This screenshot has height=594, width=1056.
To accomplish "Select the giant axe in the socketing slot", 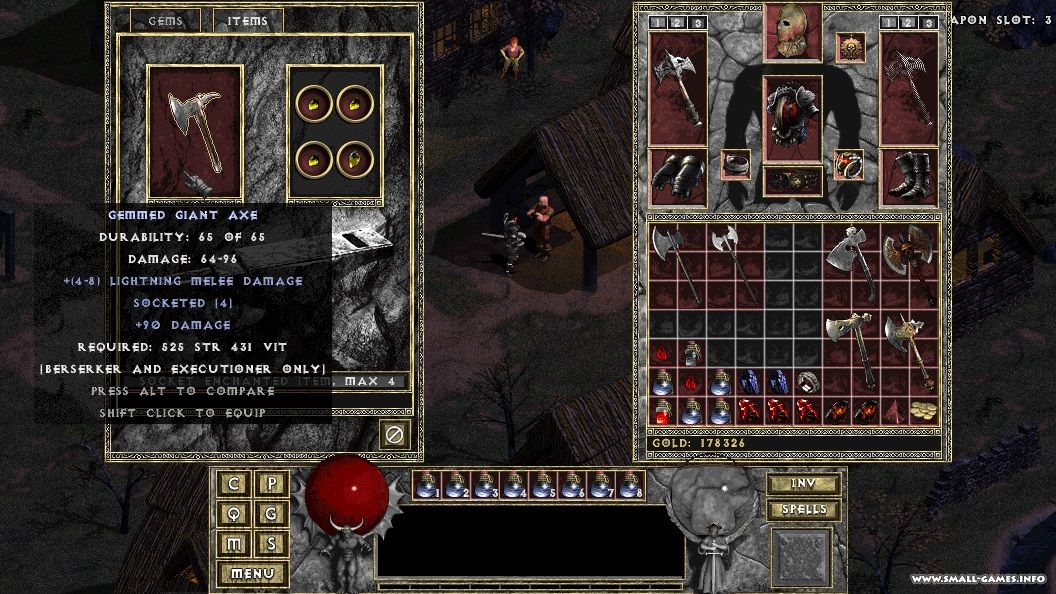I will pyautogui.click(x=196, y=130).
